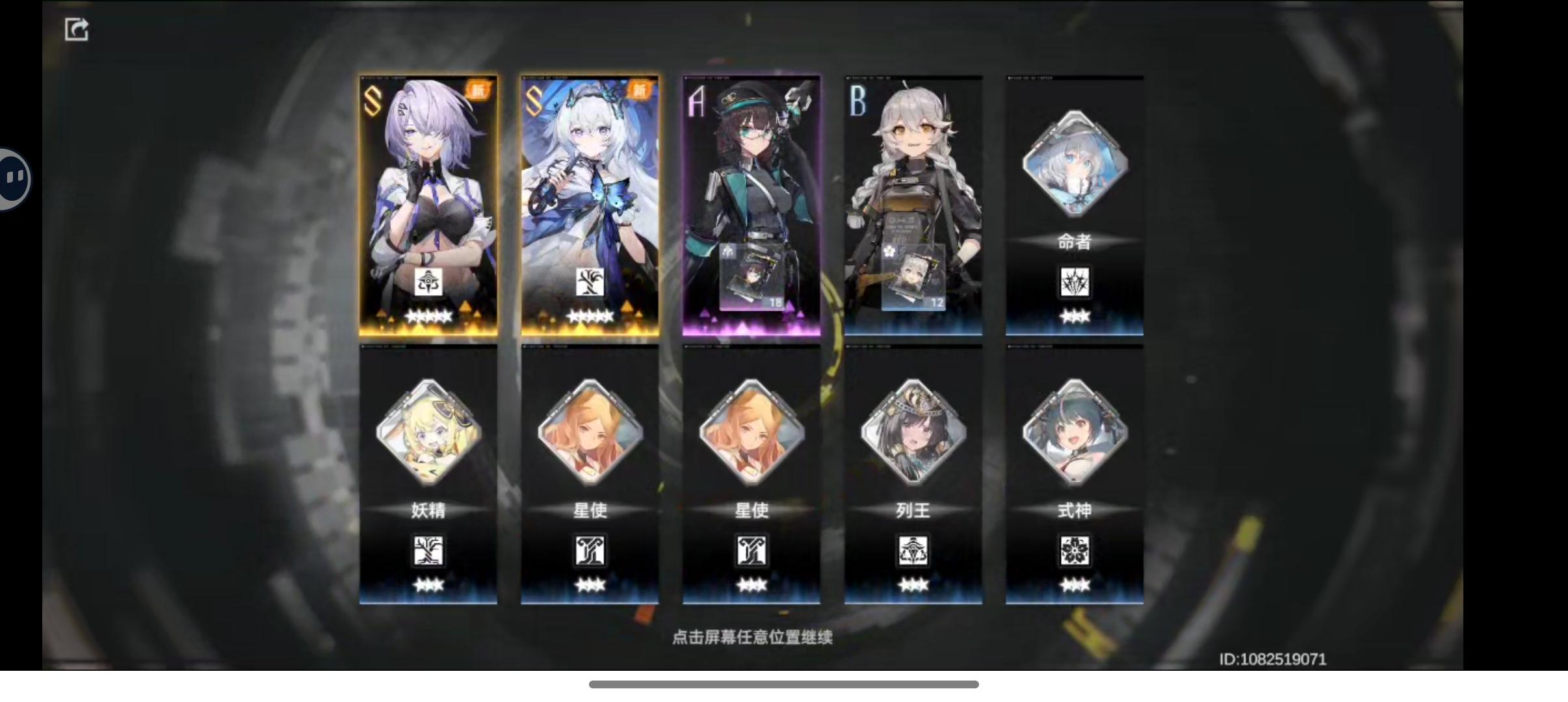Toggle the floating pause button on the left edge
The image size is (1568, 702).
13,177
